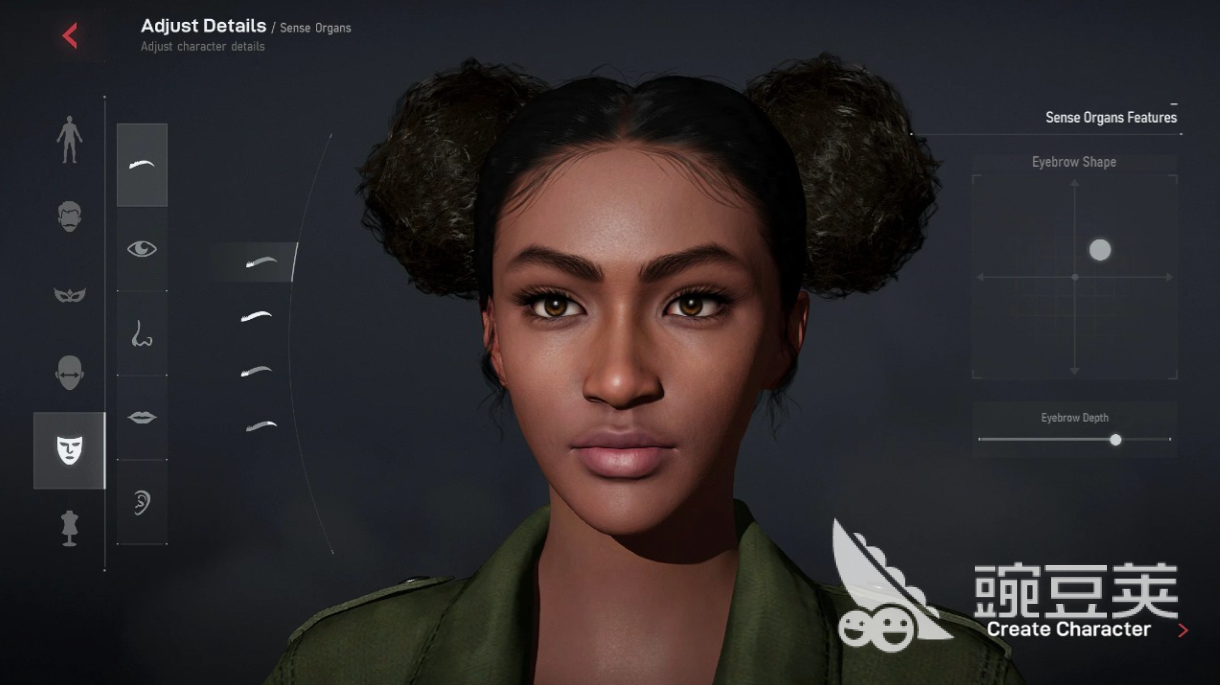1220x685 pixels.
Task: Select the bearded head category icon
Action: pos(69,216)
